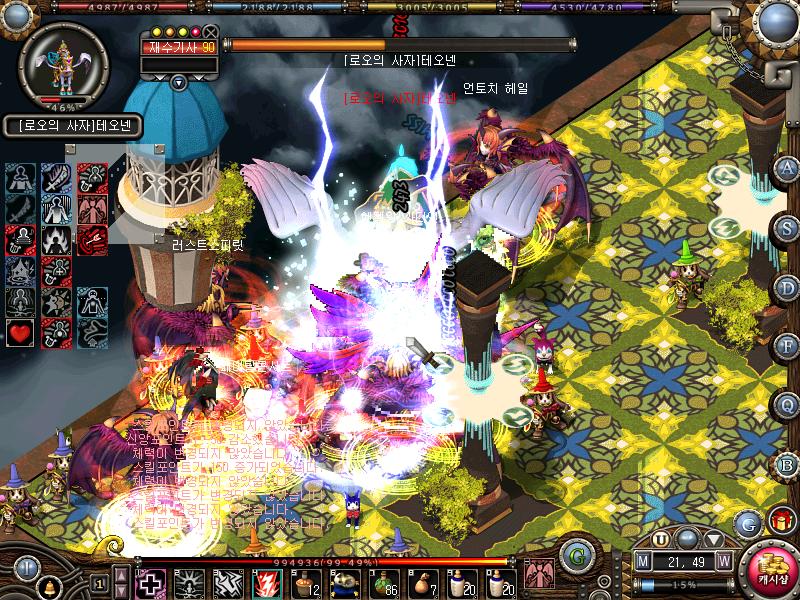Viewport: 800px width, 600px height.
Task: Click the red heart buff icon
Action: [x=21, y=332]
